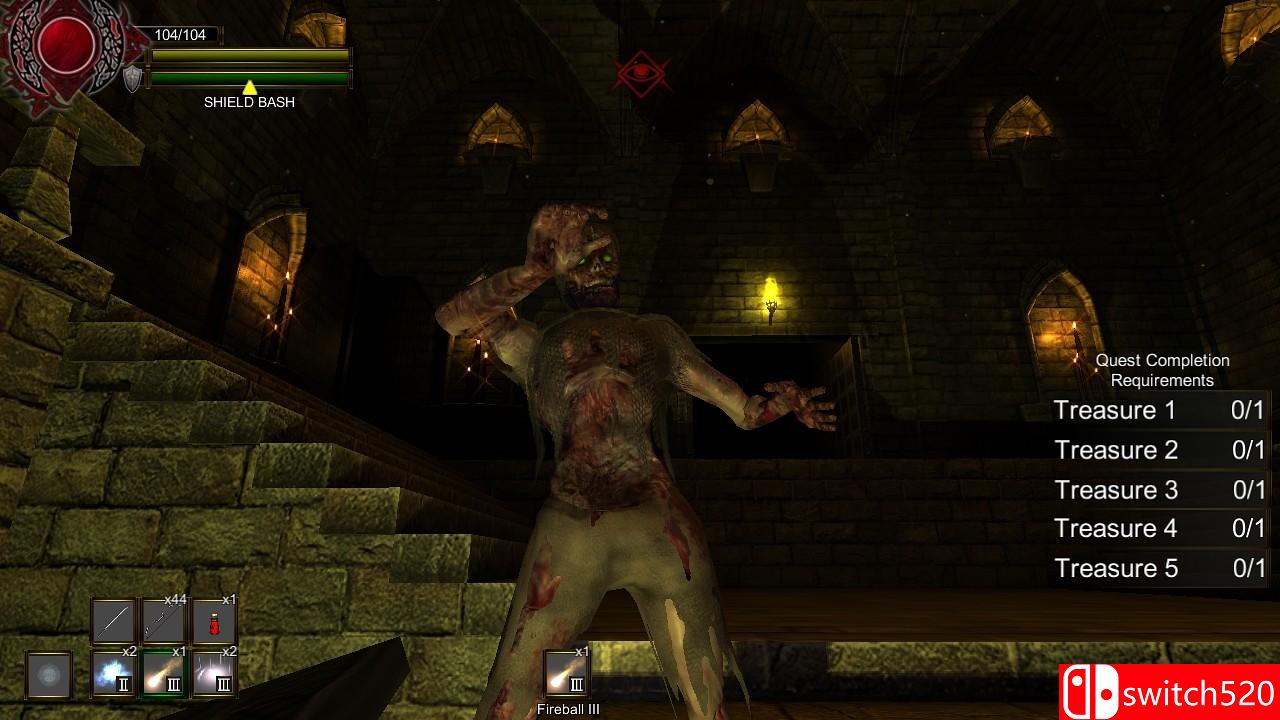1280x720 pixels.
Task: Select the Treasure 1 quest entry
Action: pos(1115,410)
